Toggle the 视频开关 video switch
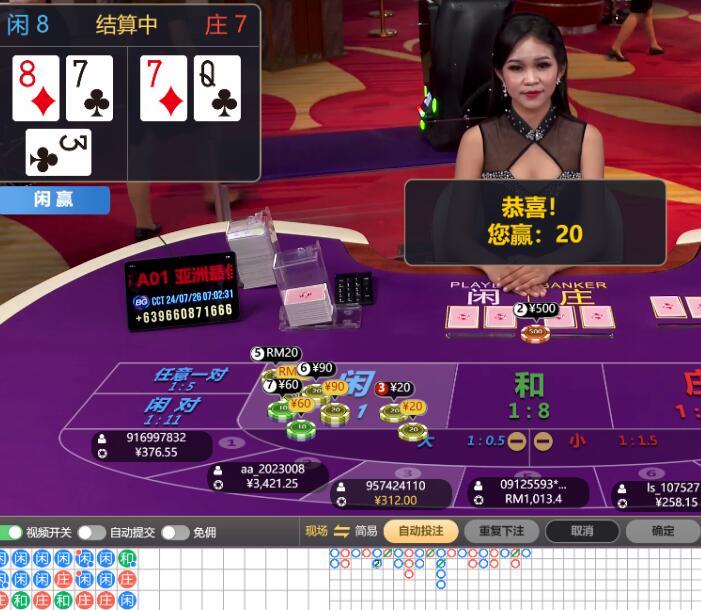This screenshot has width=701, height=610. click(x=12, y=532)
